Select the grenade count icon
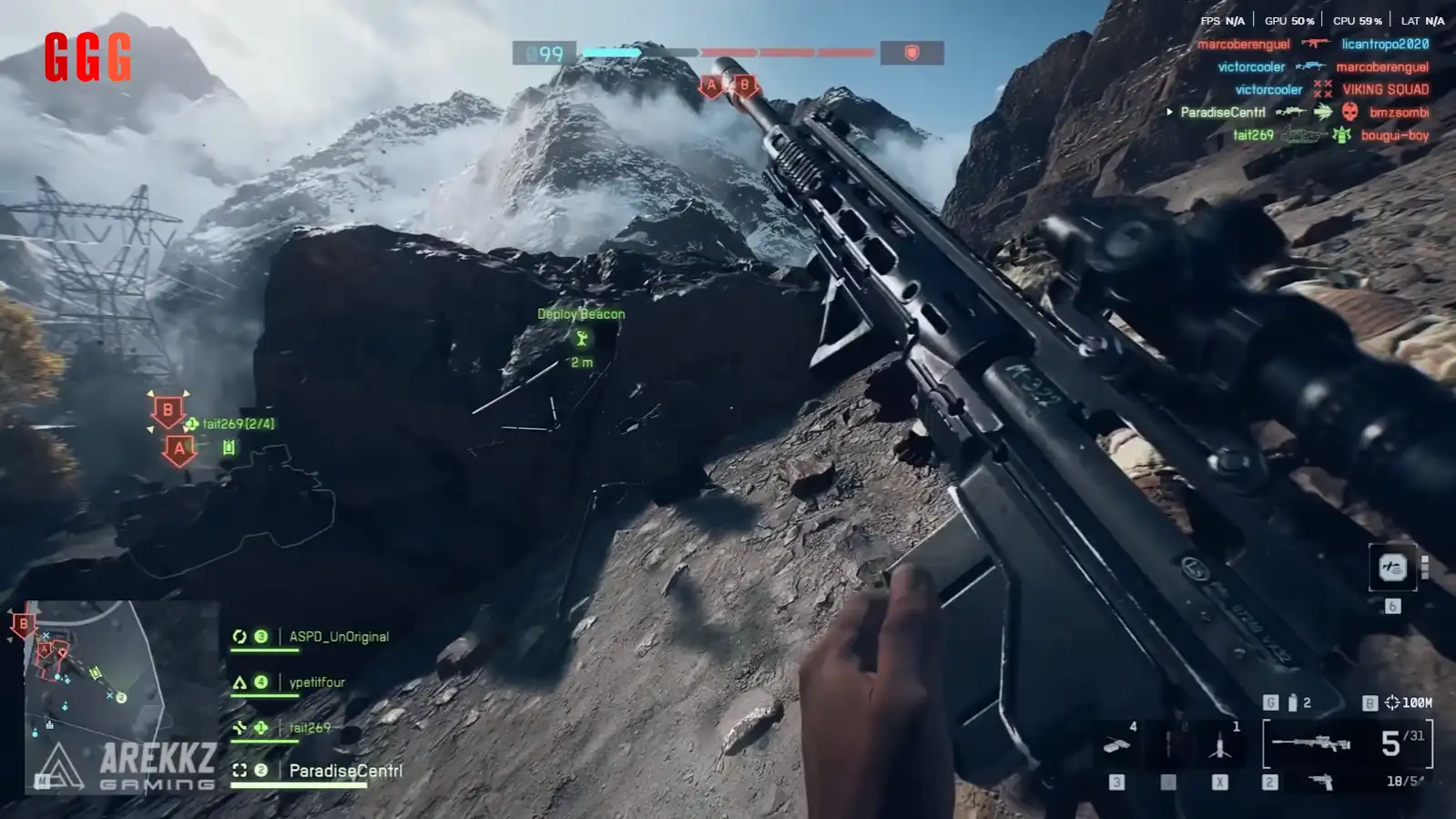Image resolution: width=1456 pixels, height=819 pixels. pos(1293,702)
